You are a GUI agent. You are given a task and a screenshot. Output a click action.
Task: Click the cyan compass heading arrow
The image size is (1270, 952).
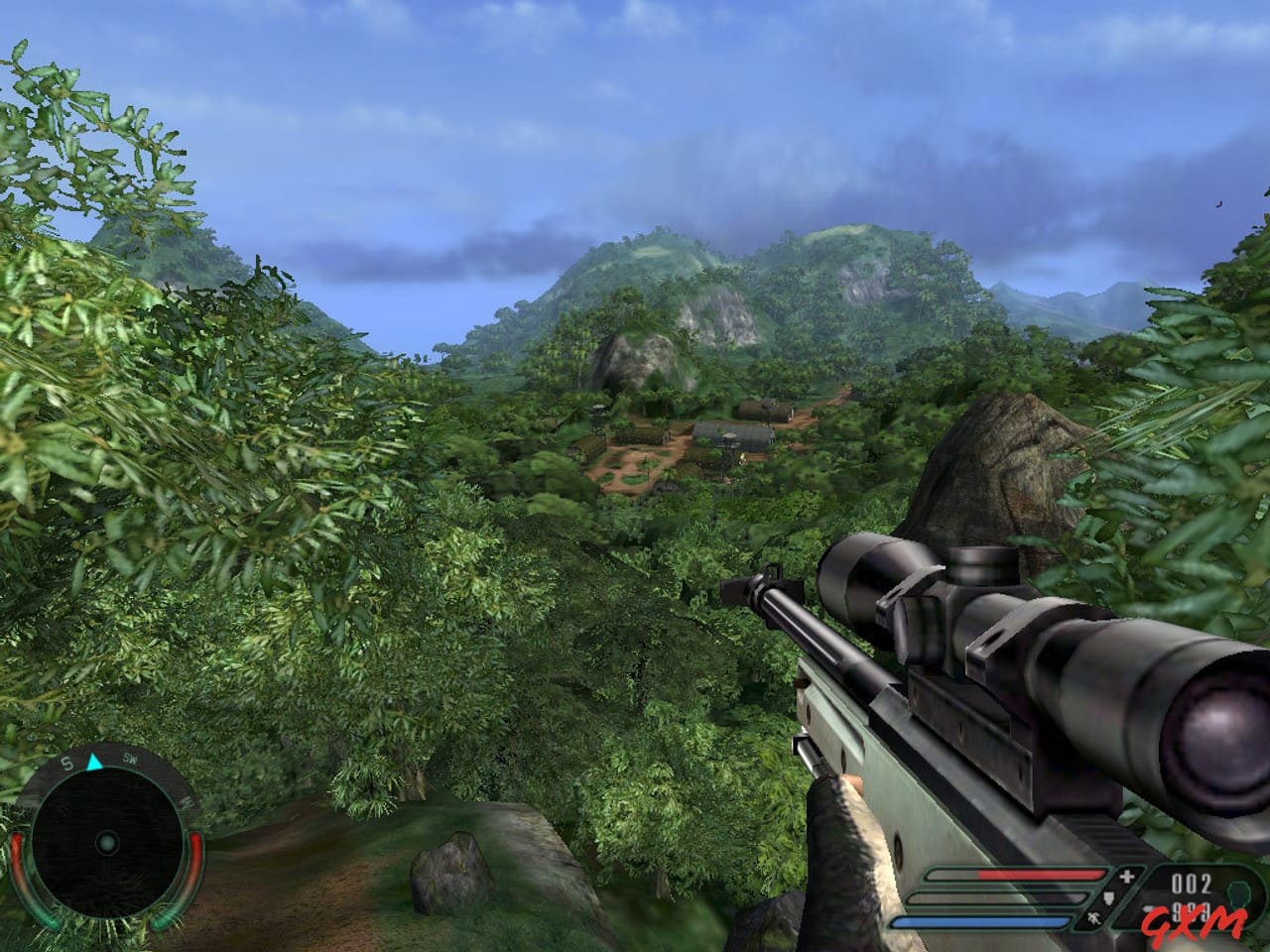pyautogui.click(x=94, y=763)
